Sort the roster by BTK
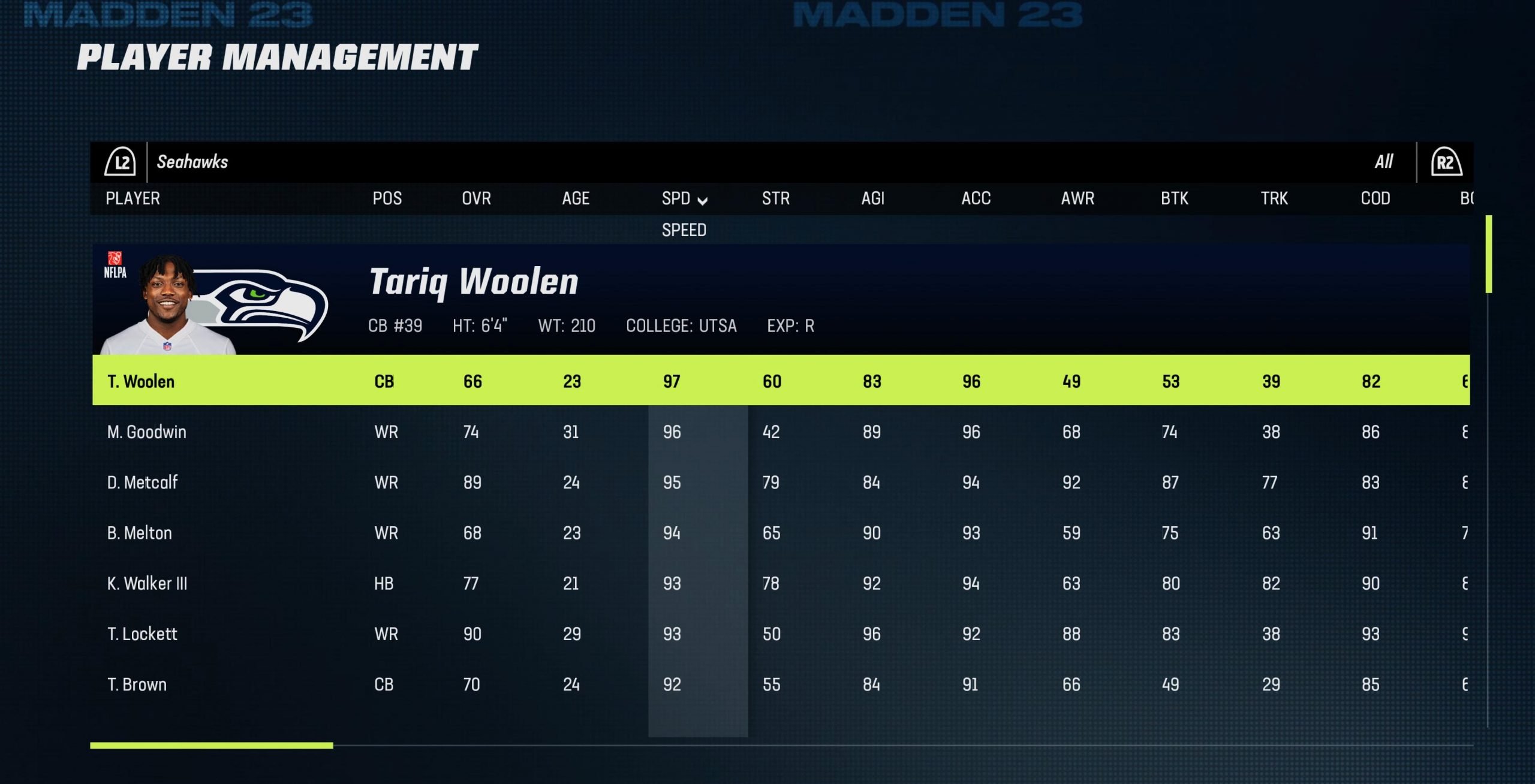 [x=1174, y=198]
